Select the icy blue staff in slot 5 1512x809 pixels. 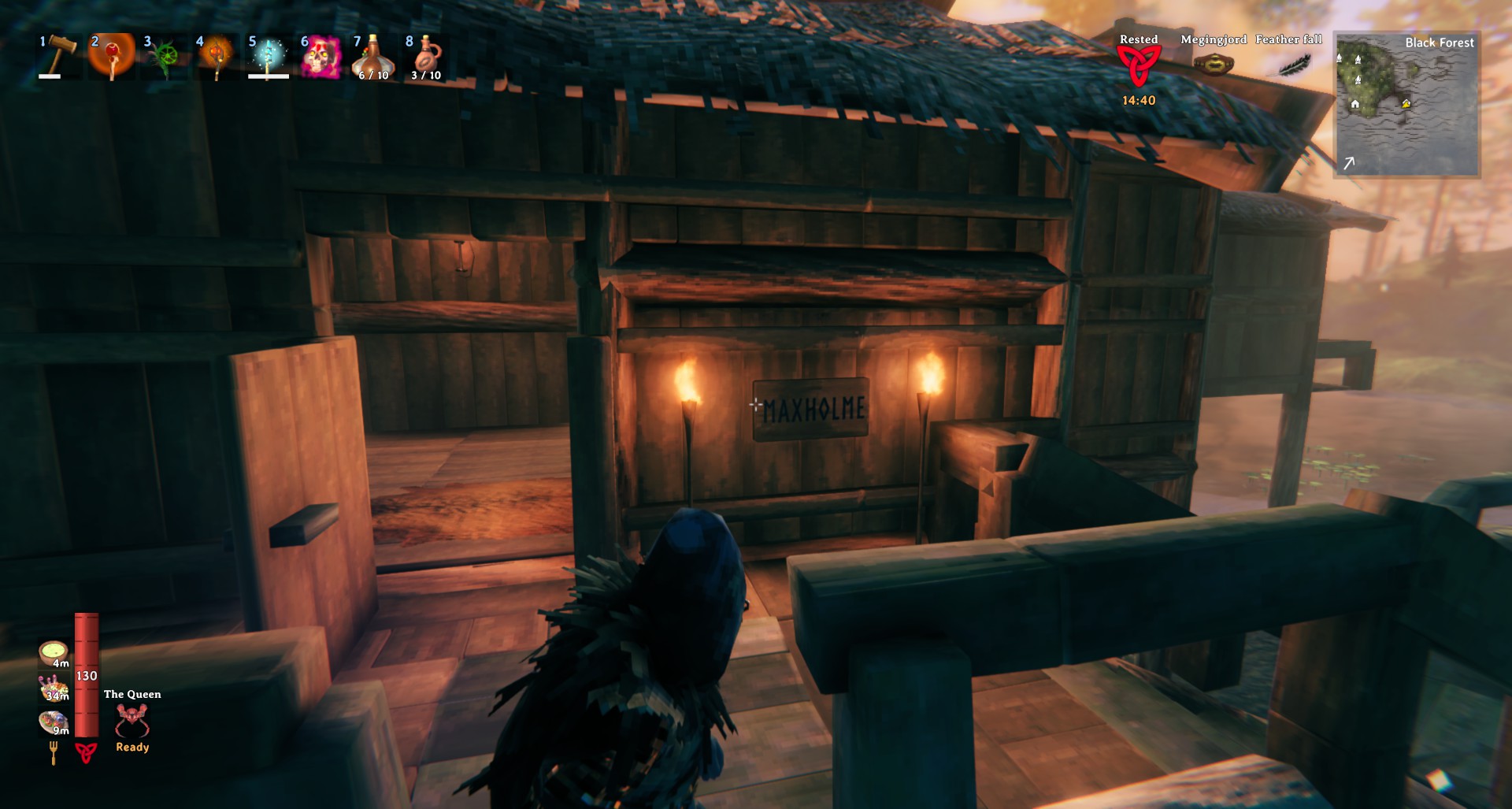click(x=269, y=57)
